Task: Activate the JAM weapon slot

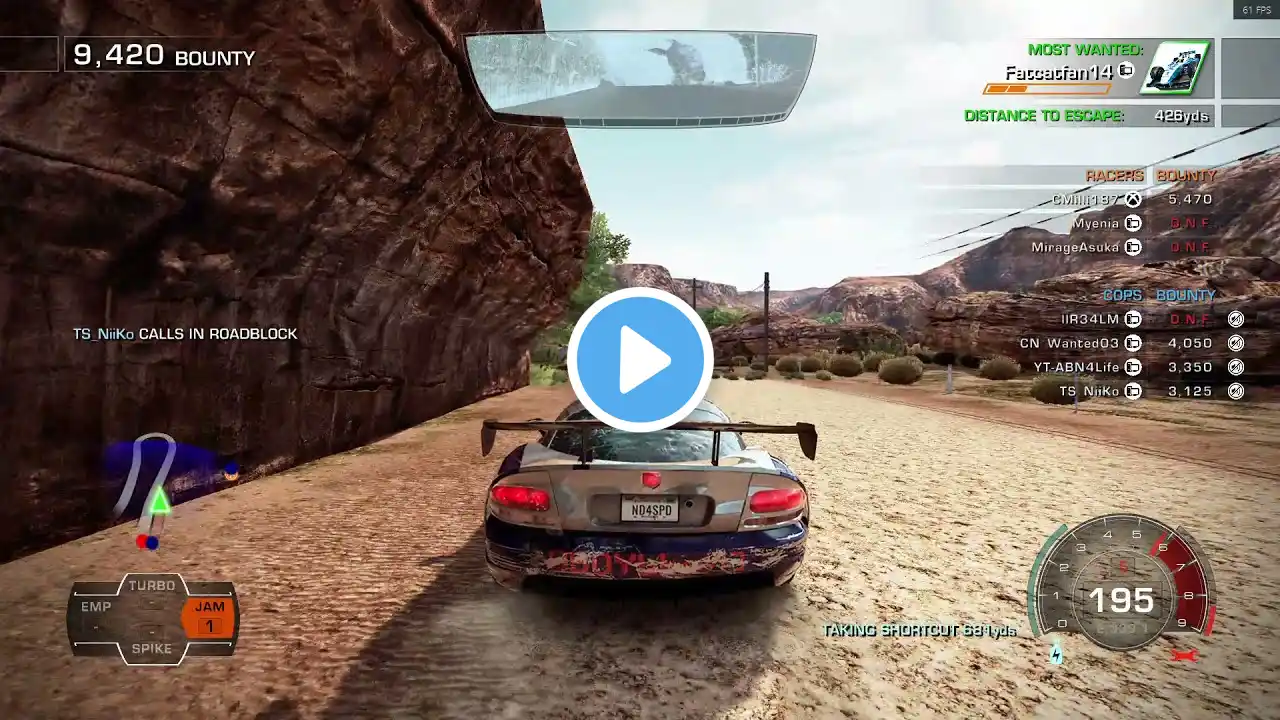Action: [210, 617]
